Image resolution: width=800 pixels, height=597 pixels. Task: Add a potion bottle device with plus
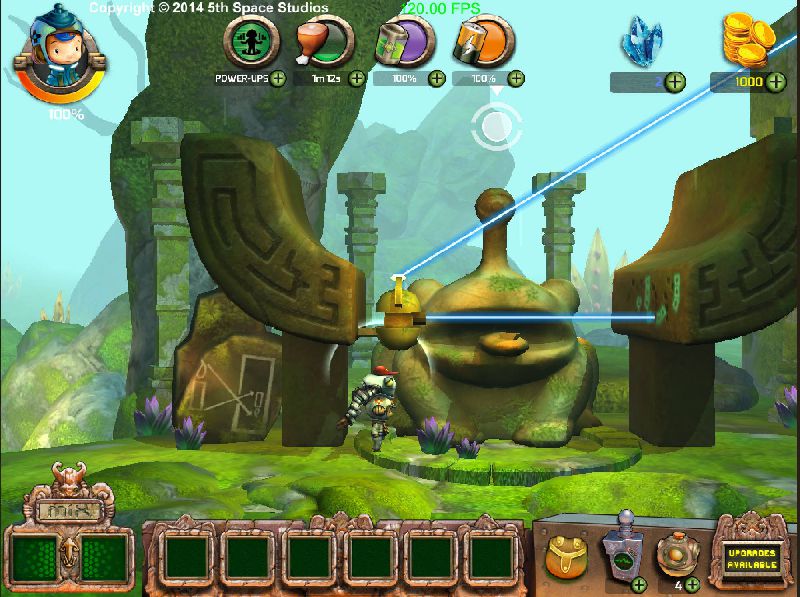coord(638,583)
